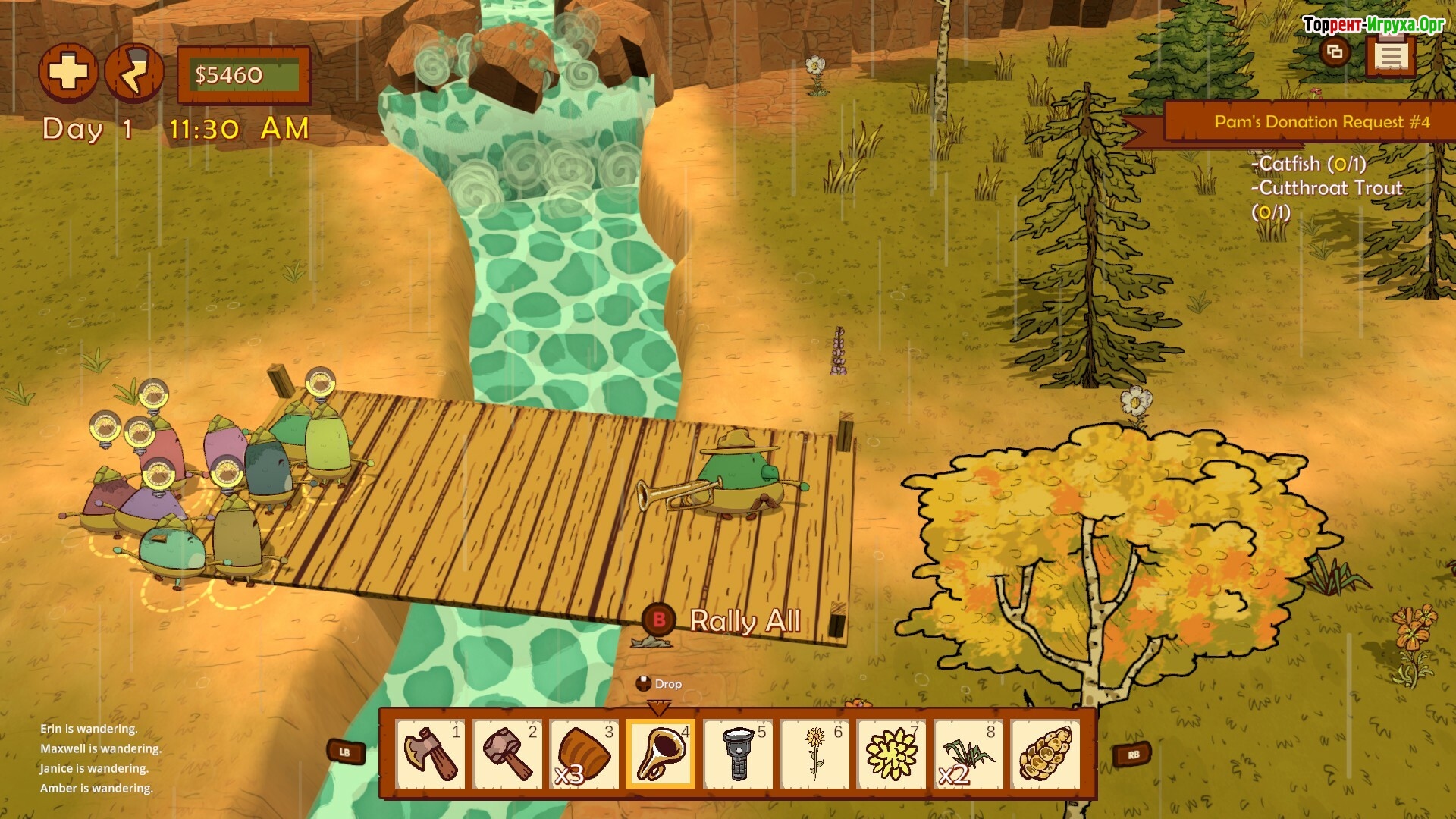The image size is (1456, 819).
Task: Select the stone hammer hotbar slot
Action: (x=507, y=754)
